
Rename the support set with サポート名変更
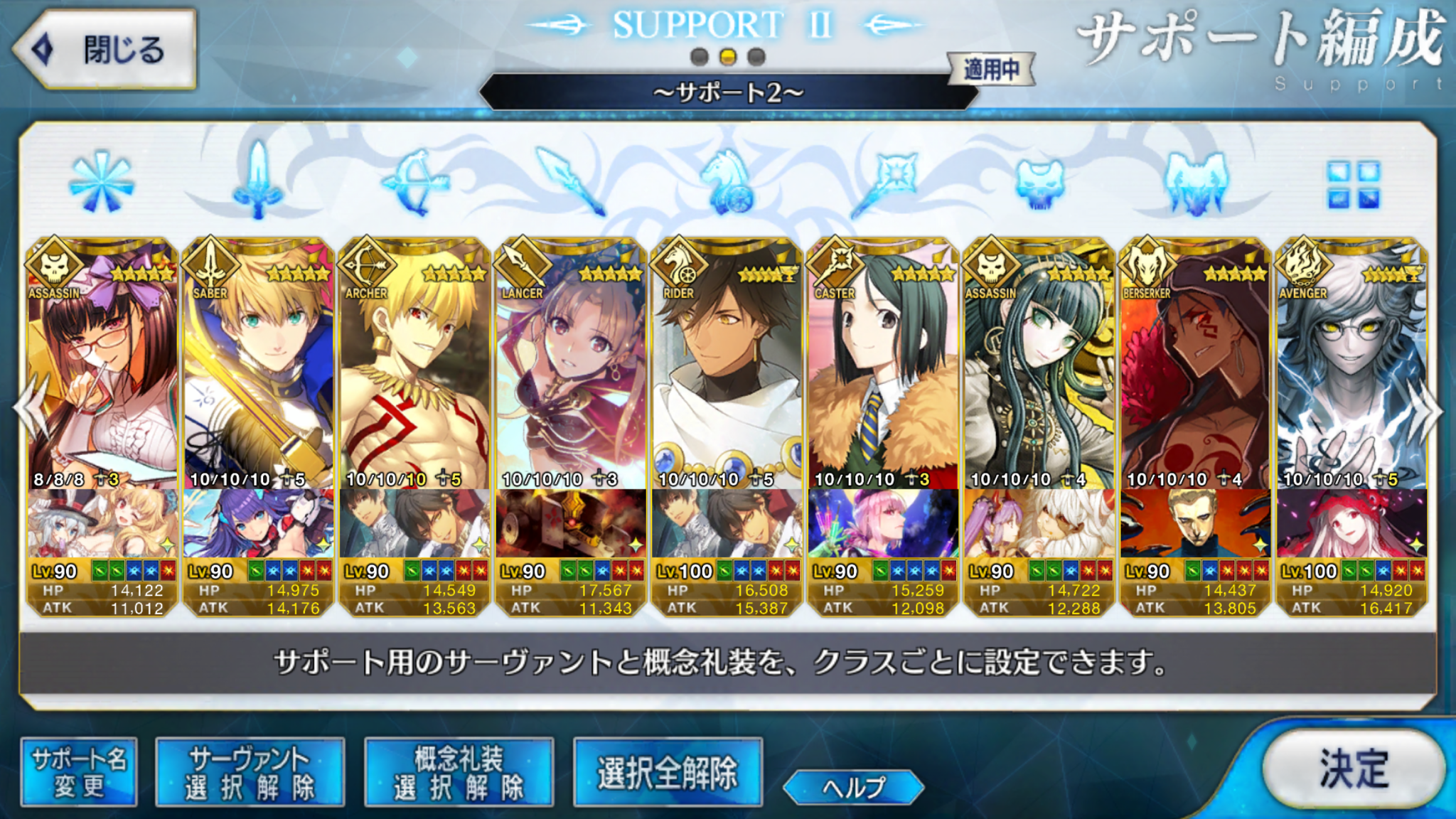(79, 772)
